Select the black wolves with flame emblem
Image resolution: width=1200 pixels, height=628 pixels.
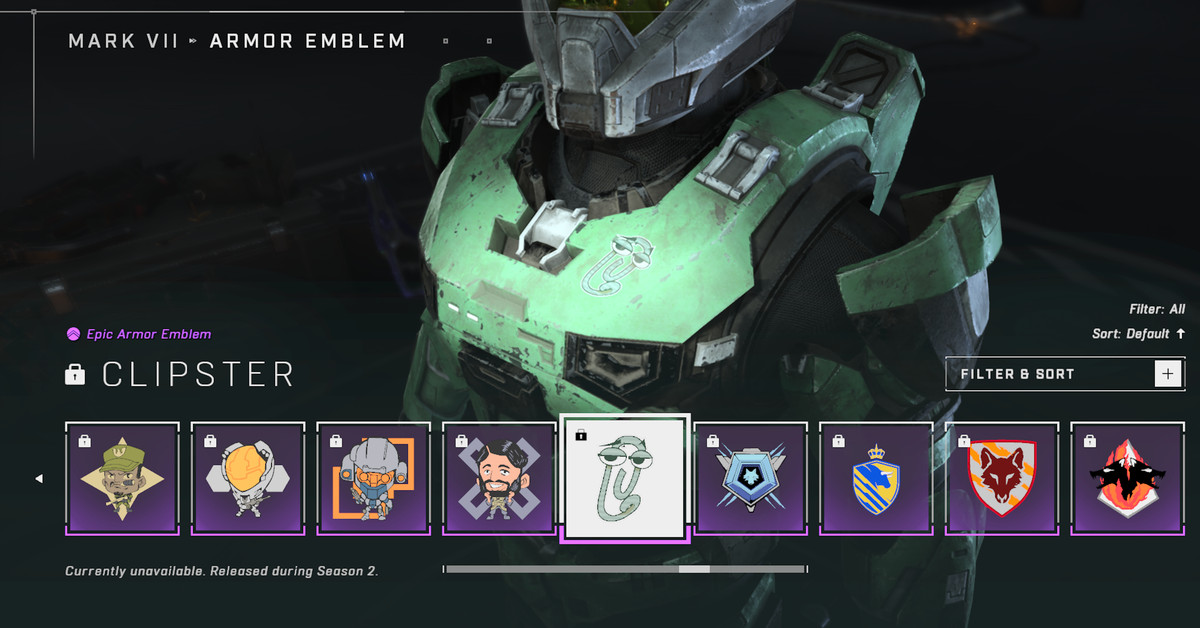(x=1128, y=478)
